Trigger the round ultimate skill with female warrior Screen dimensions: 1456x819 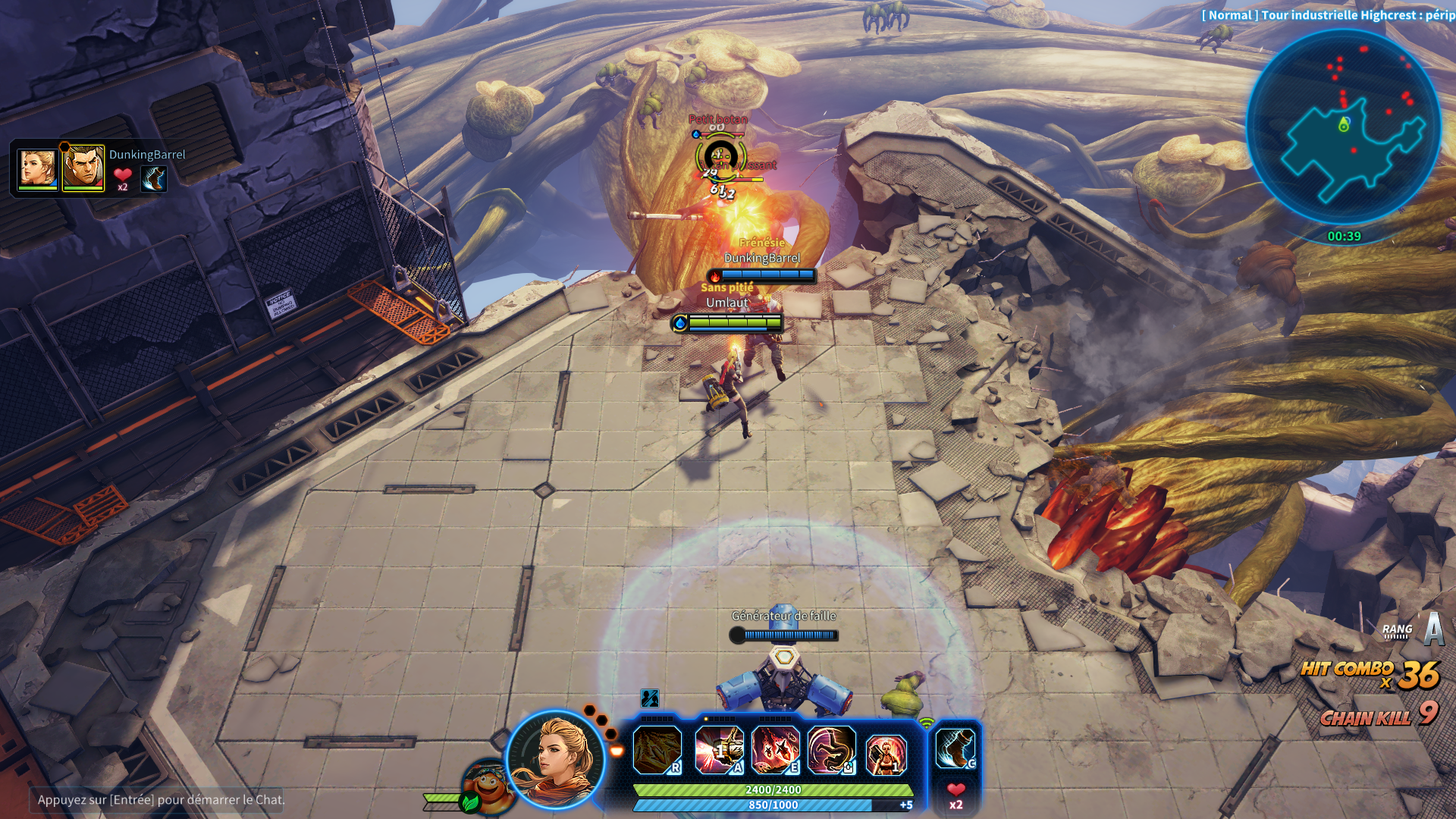(886, 755)
